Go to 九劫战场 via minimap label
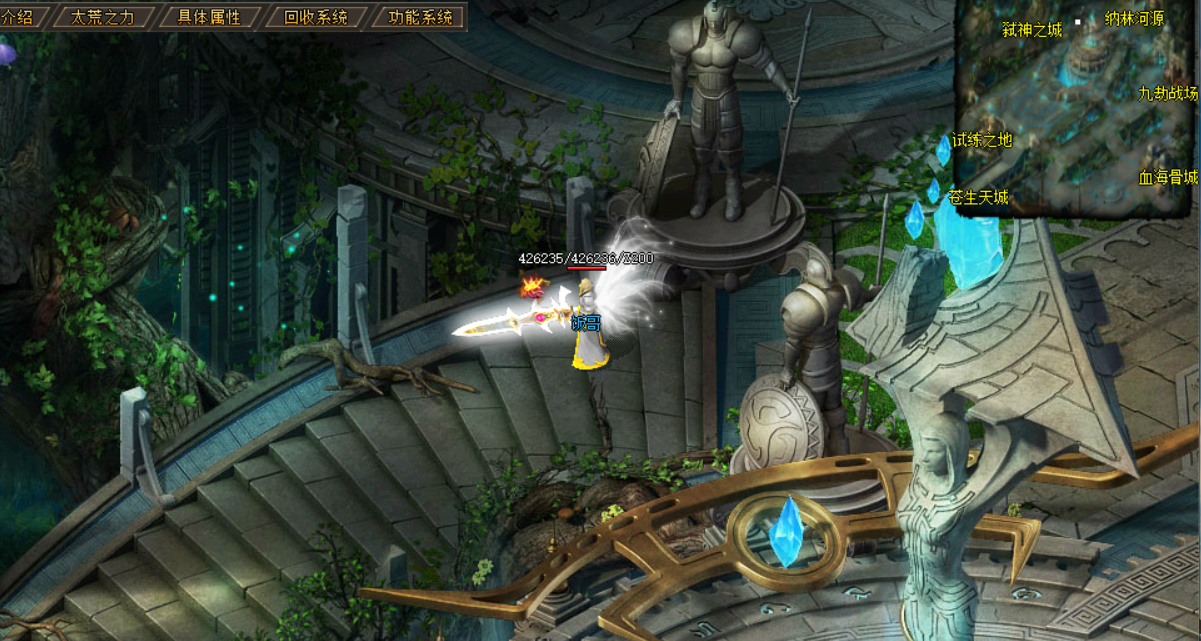The width and height of the screenshot is (1201, 641). click(1167, 93)
